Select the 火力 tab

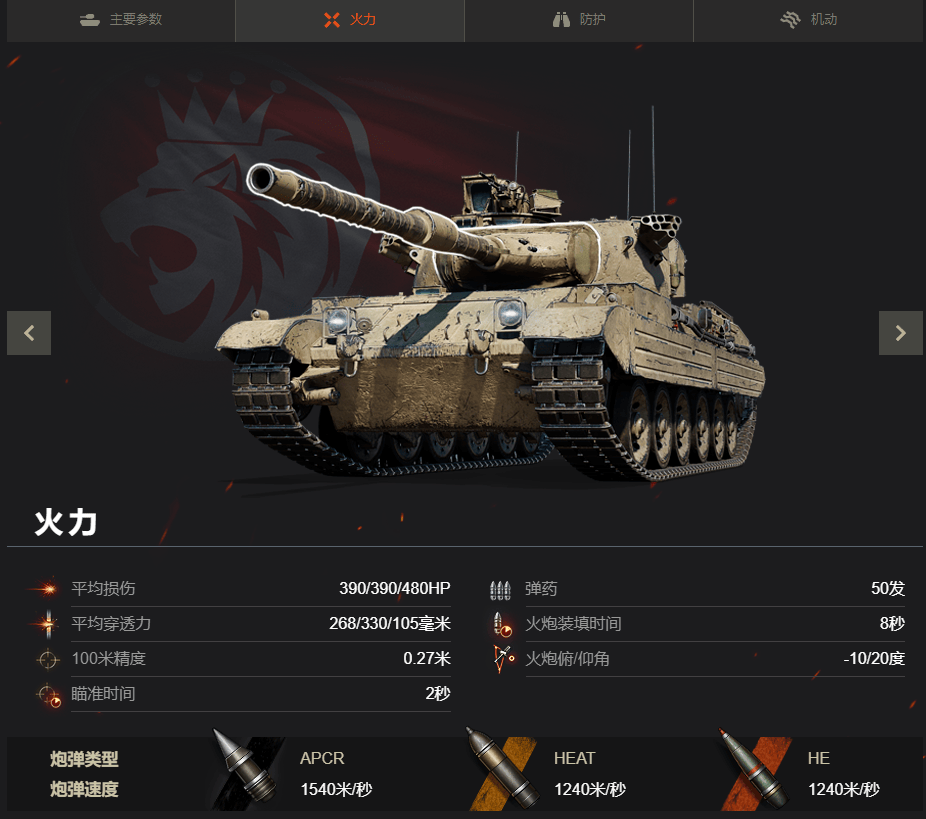point(350,20)
